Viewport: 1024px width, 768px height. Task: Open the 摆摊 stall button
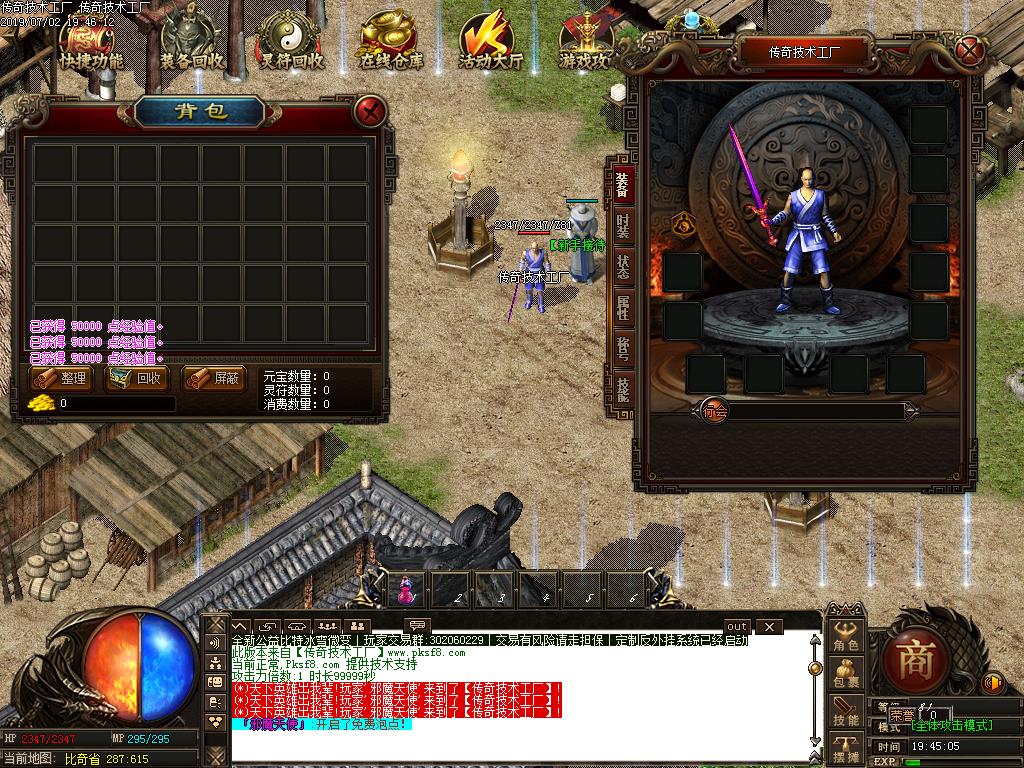pos(846,748)
